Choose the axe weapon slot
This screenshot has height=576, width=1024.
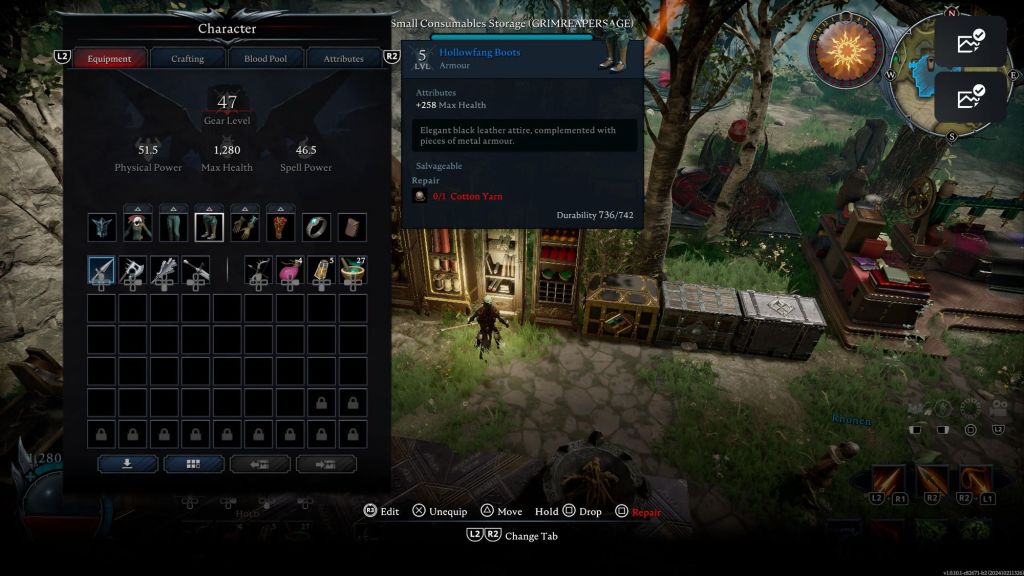click(x=133, y=270)
